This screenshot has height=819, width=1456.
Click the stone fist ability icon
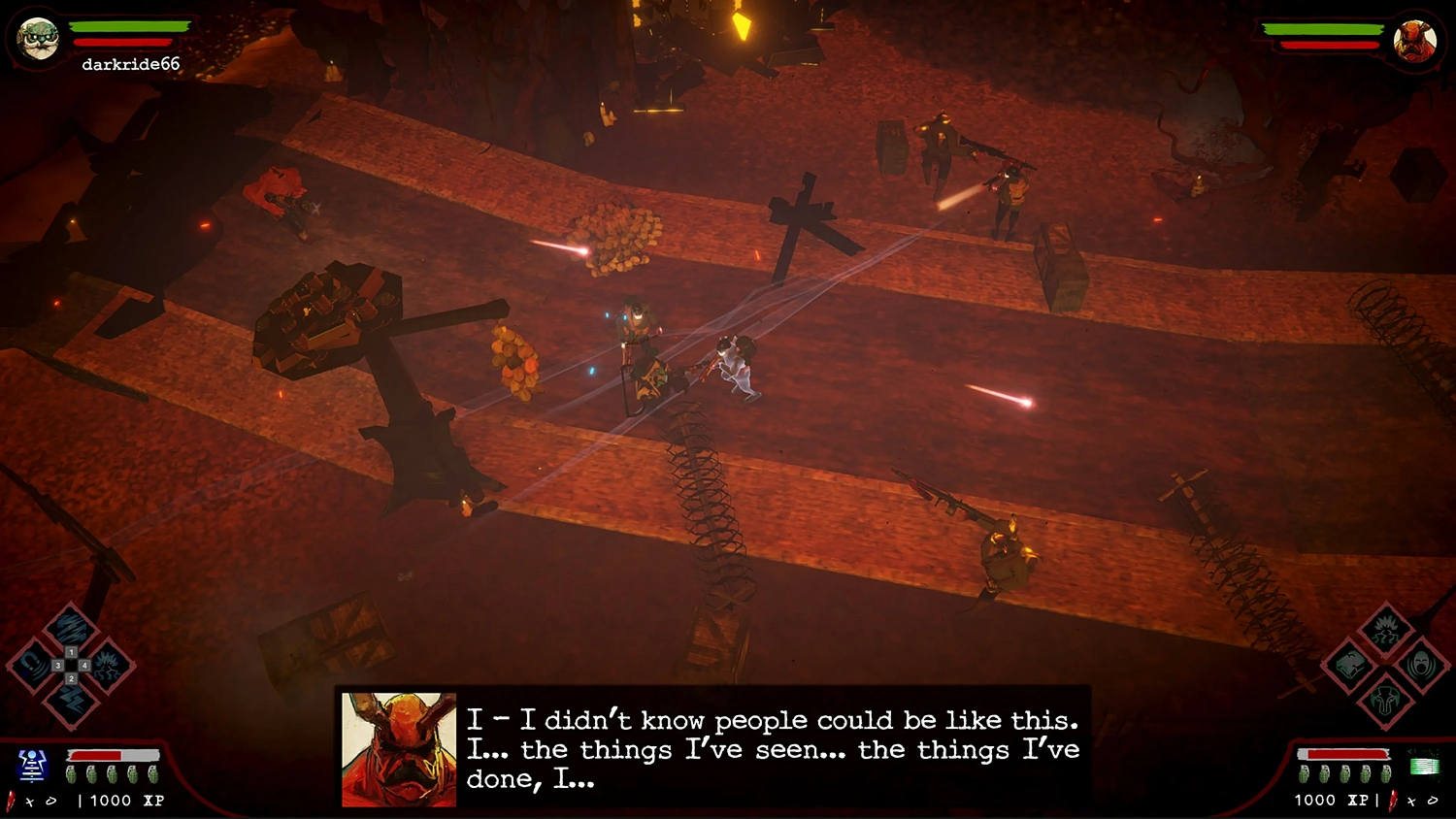1349,664
